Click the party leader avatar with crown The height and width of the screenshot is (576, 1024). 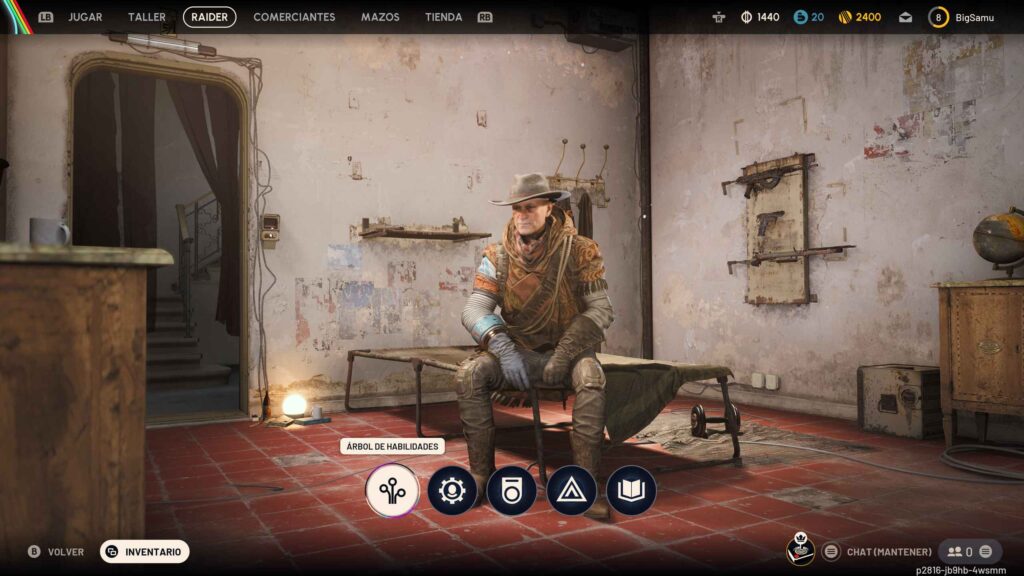[801, 549]
